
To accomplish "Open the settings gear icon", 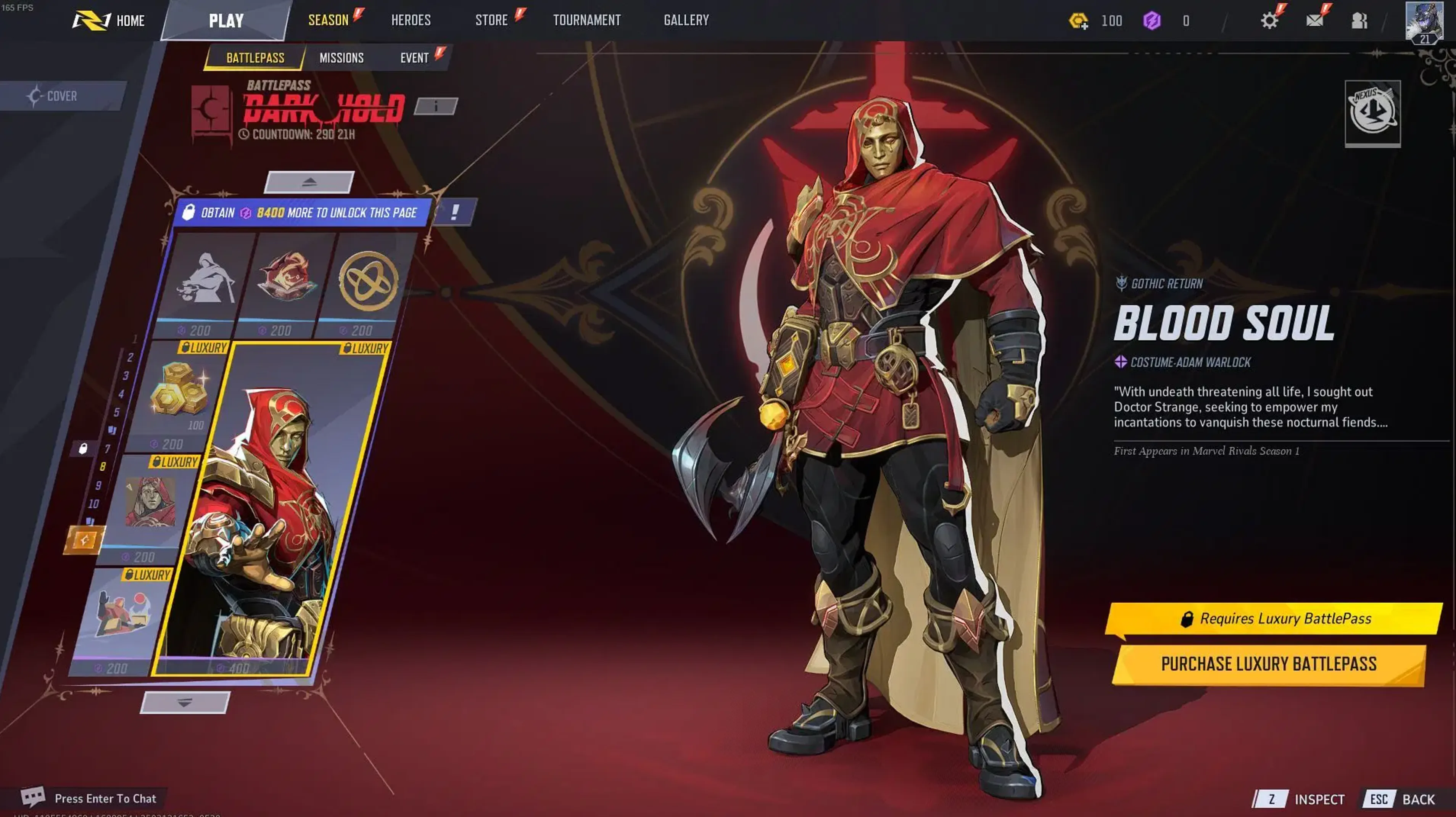I will (x=1270, y=20).
